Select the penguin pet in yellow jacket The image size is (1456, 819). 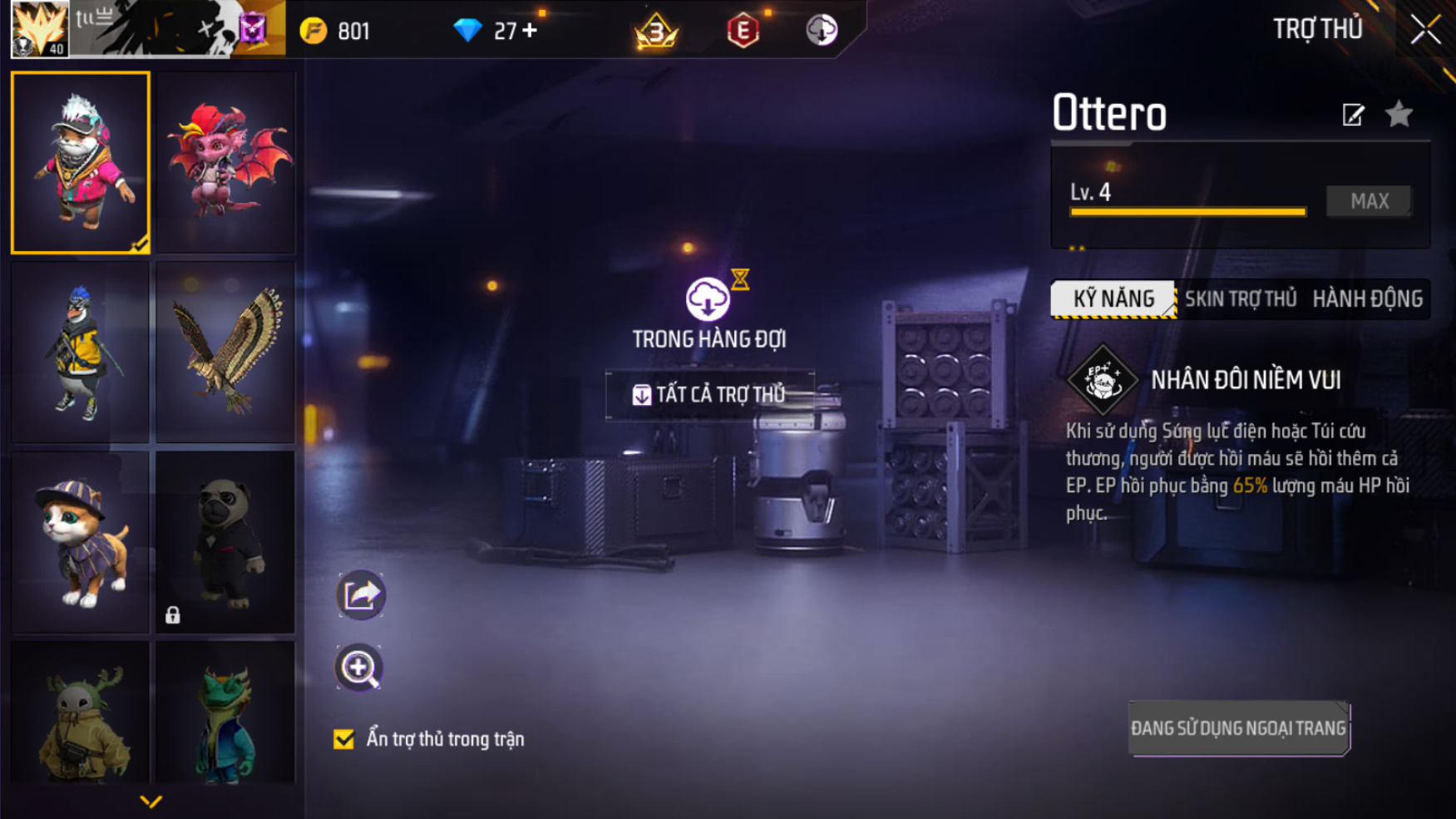click(x=81, y=352)
